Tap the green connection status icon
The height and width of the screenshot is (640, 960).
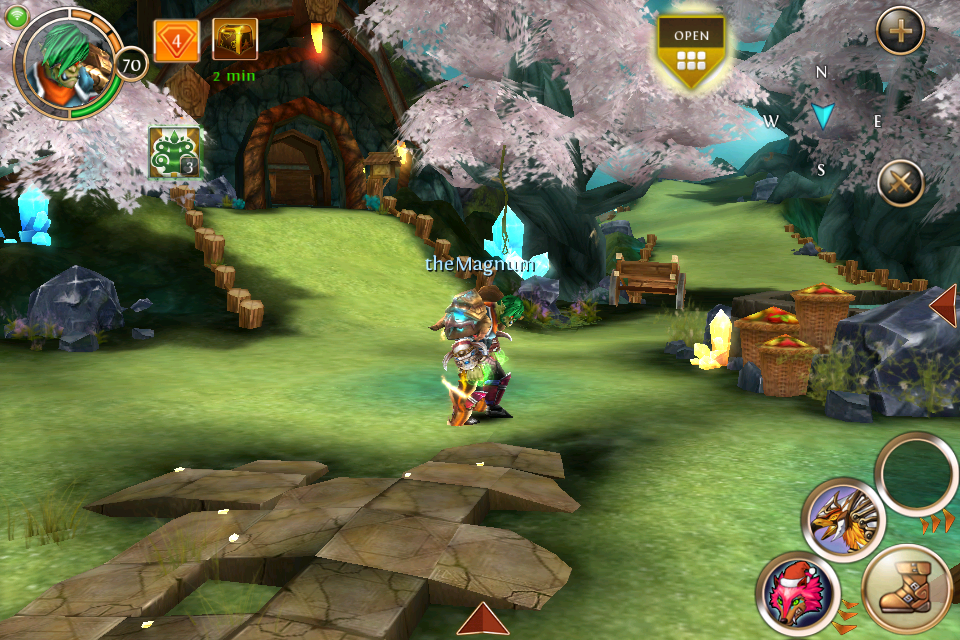(x=17, y=15)
